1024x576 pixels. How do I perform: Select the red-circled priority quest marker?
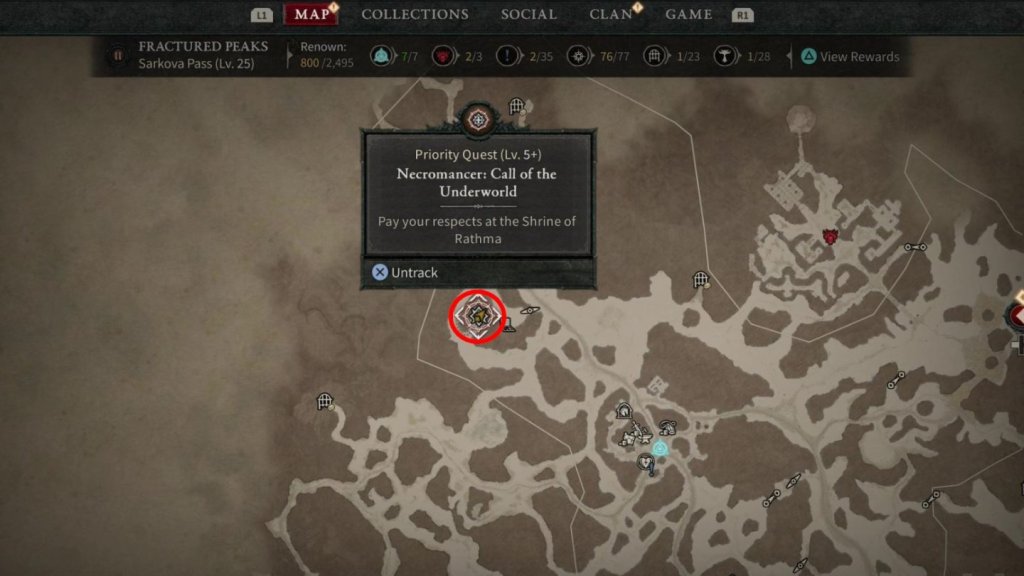coord(477,317)
